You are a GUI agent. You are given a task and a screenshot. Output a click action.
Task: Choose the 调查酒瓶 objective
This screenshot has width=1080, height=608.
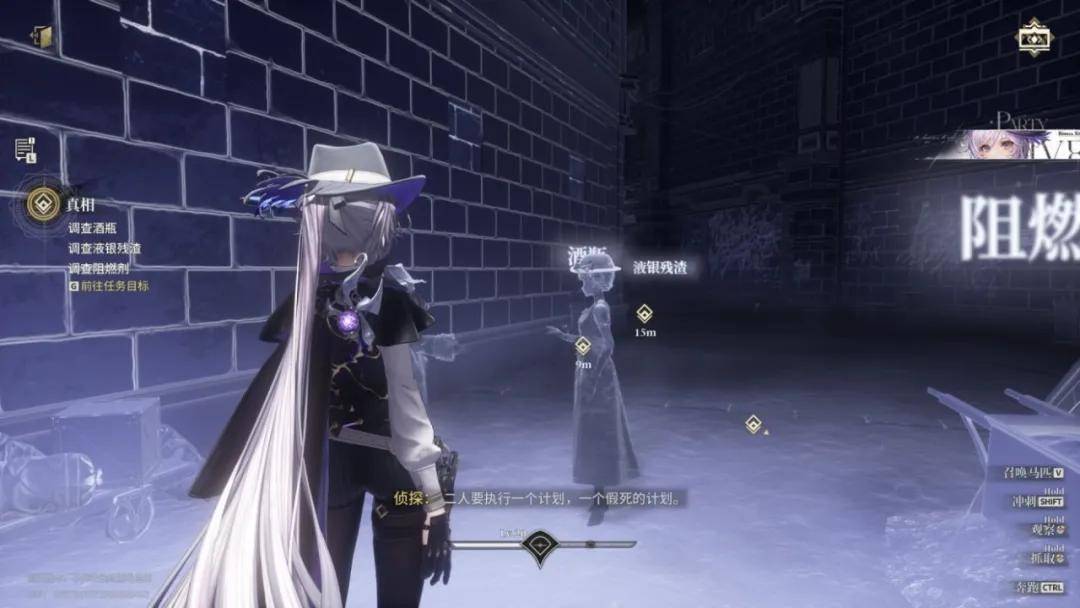[x=93, y=227]
